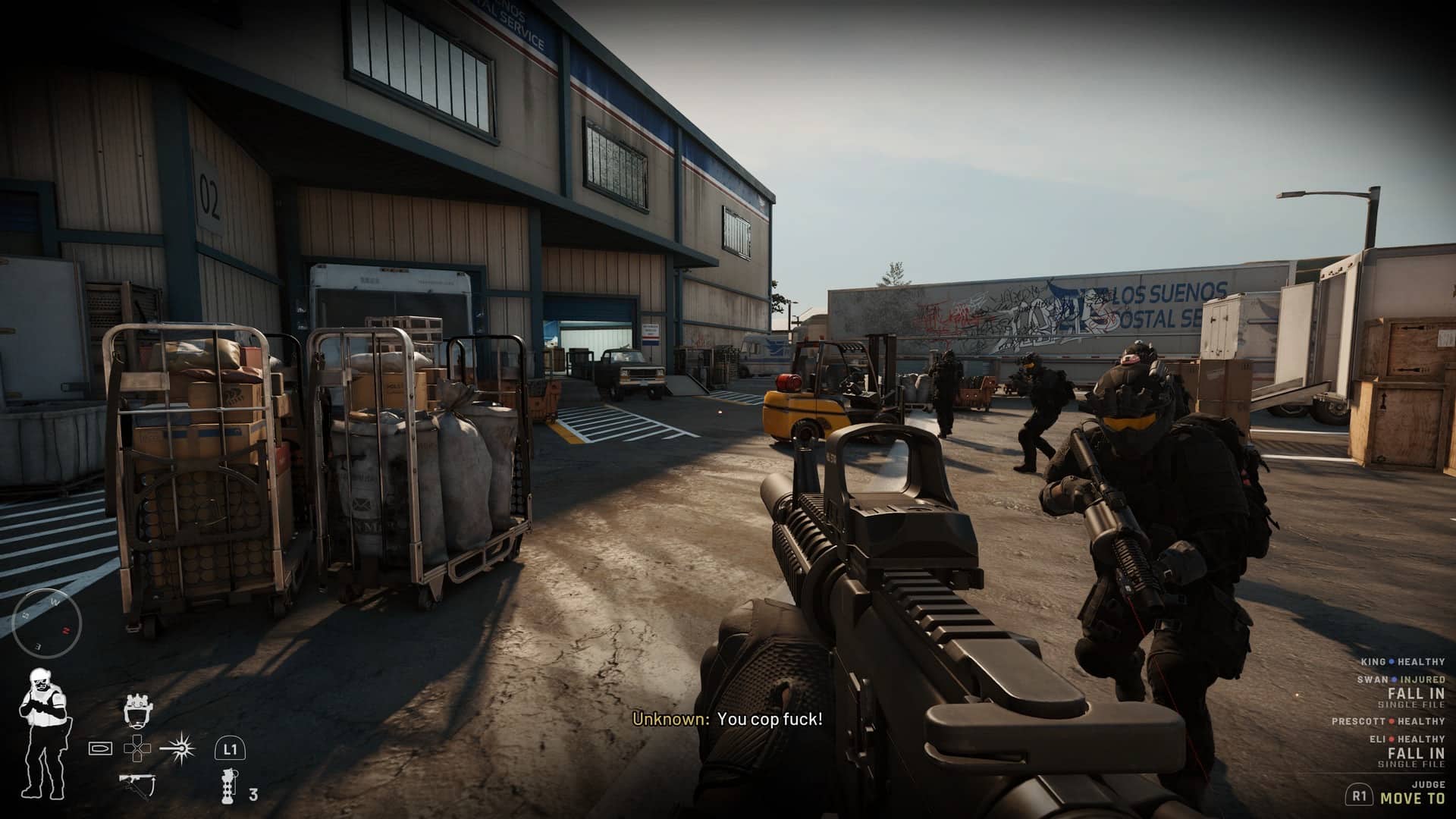Toggle the night vision helmet icon

tap(136, 709)
